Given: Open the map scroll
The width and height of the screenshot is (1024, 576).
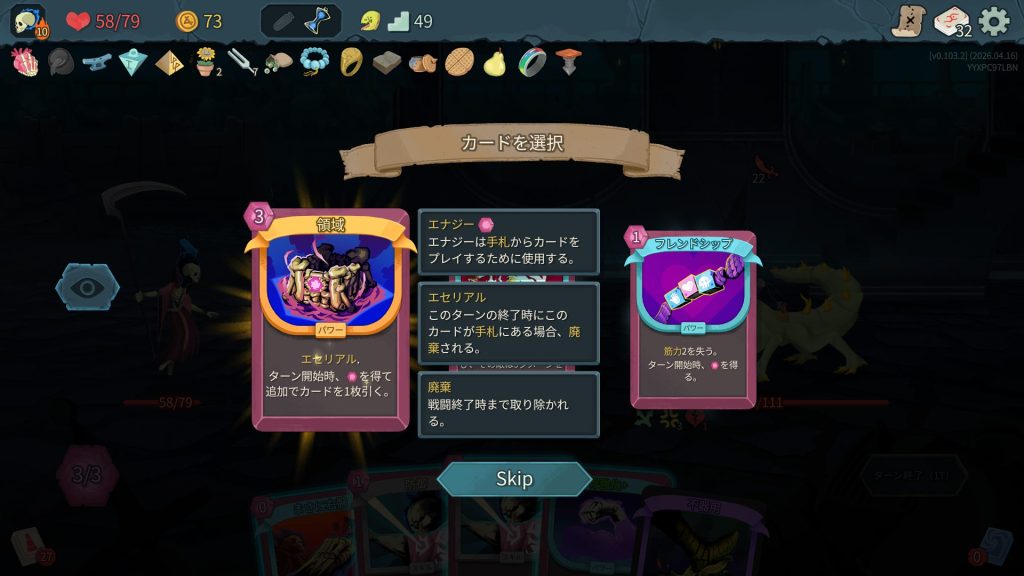Looking at the screenshot, I should pos(909,21).
